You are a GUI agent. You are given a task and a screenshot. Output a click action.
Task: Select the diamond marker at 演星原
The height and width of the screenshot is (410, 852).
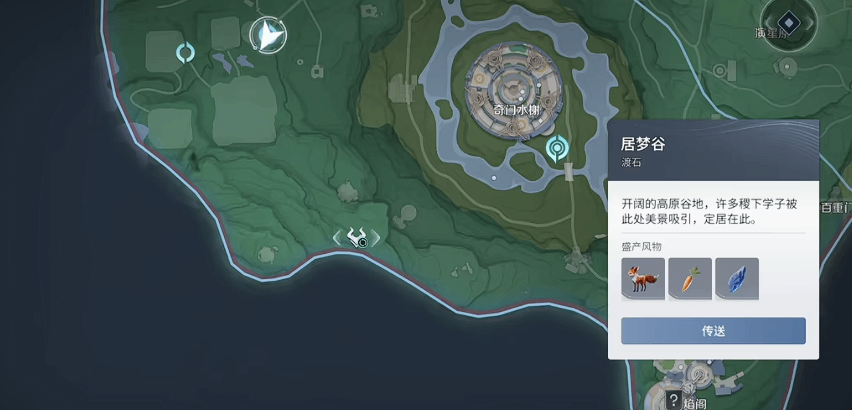(788, 20)
